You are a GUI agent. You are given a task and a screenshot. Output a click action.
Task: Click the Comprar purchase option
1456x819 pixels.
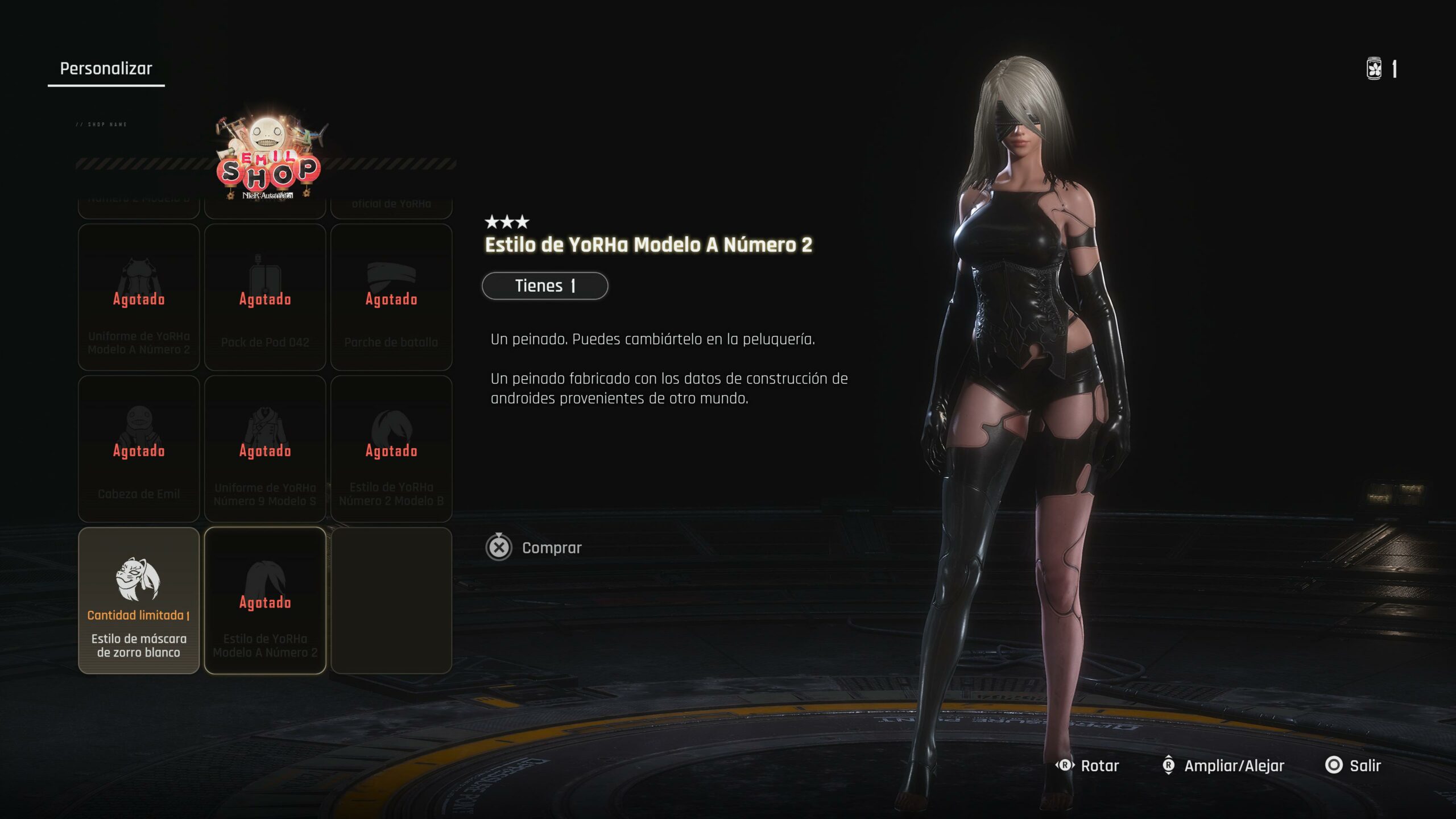tap(535, 548)
